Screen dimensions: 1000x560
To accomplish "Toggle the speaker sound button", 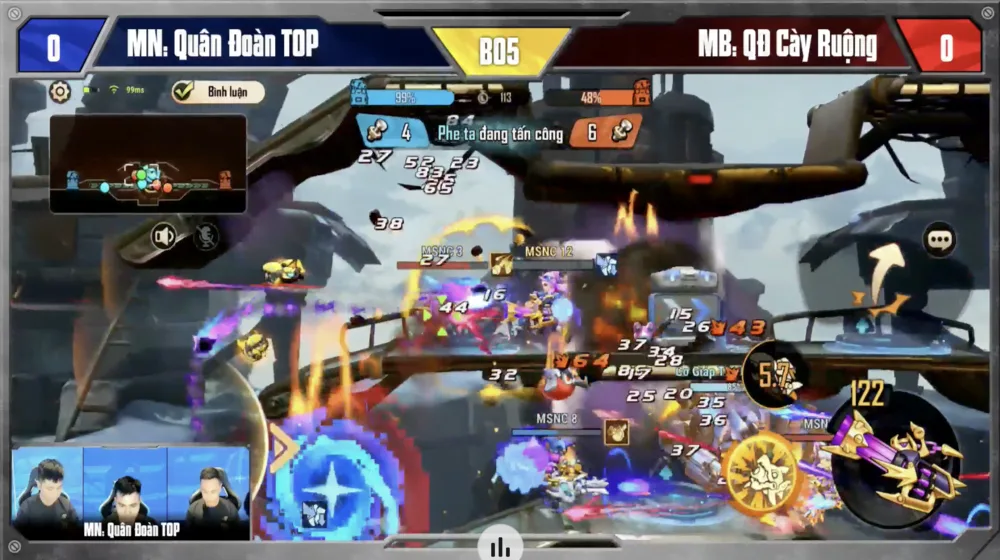I will 163,237.
